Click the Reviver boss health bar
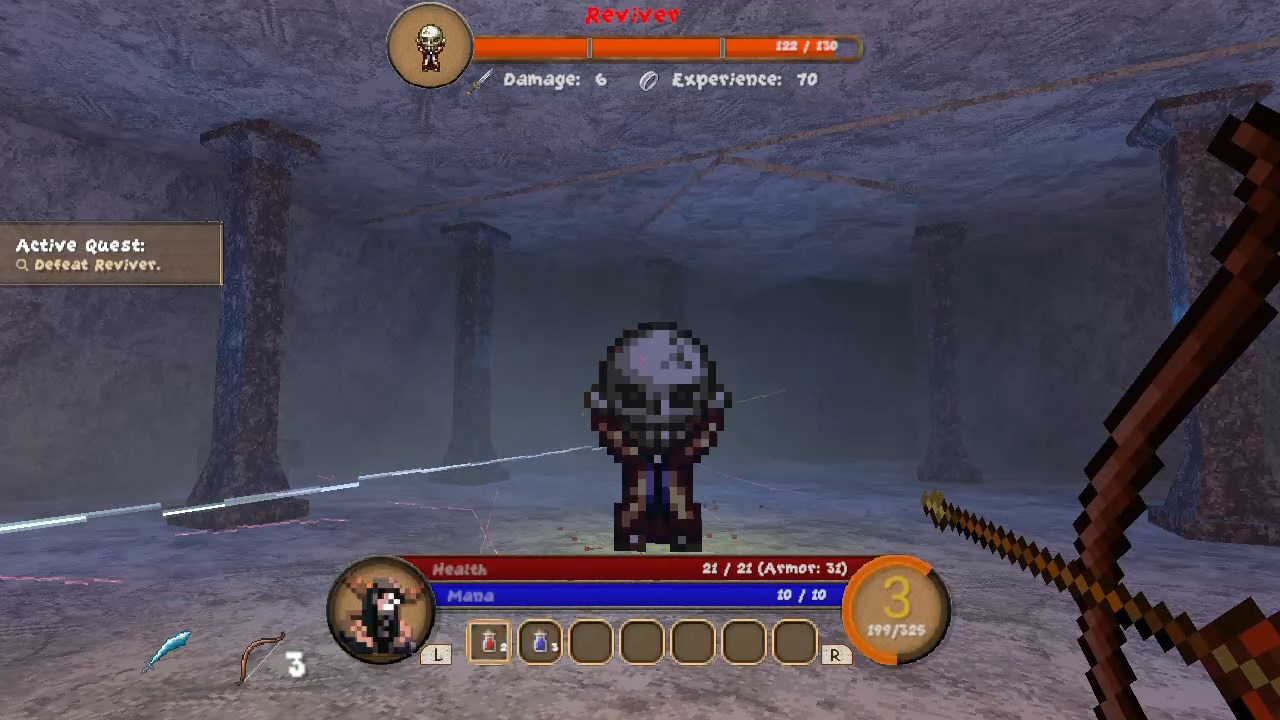Screen dimensions: 1280x720 [660, 46]
